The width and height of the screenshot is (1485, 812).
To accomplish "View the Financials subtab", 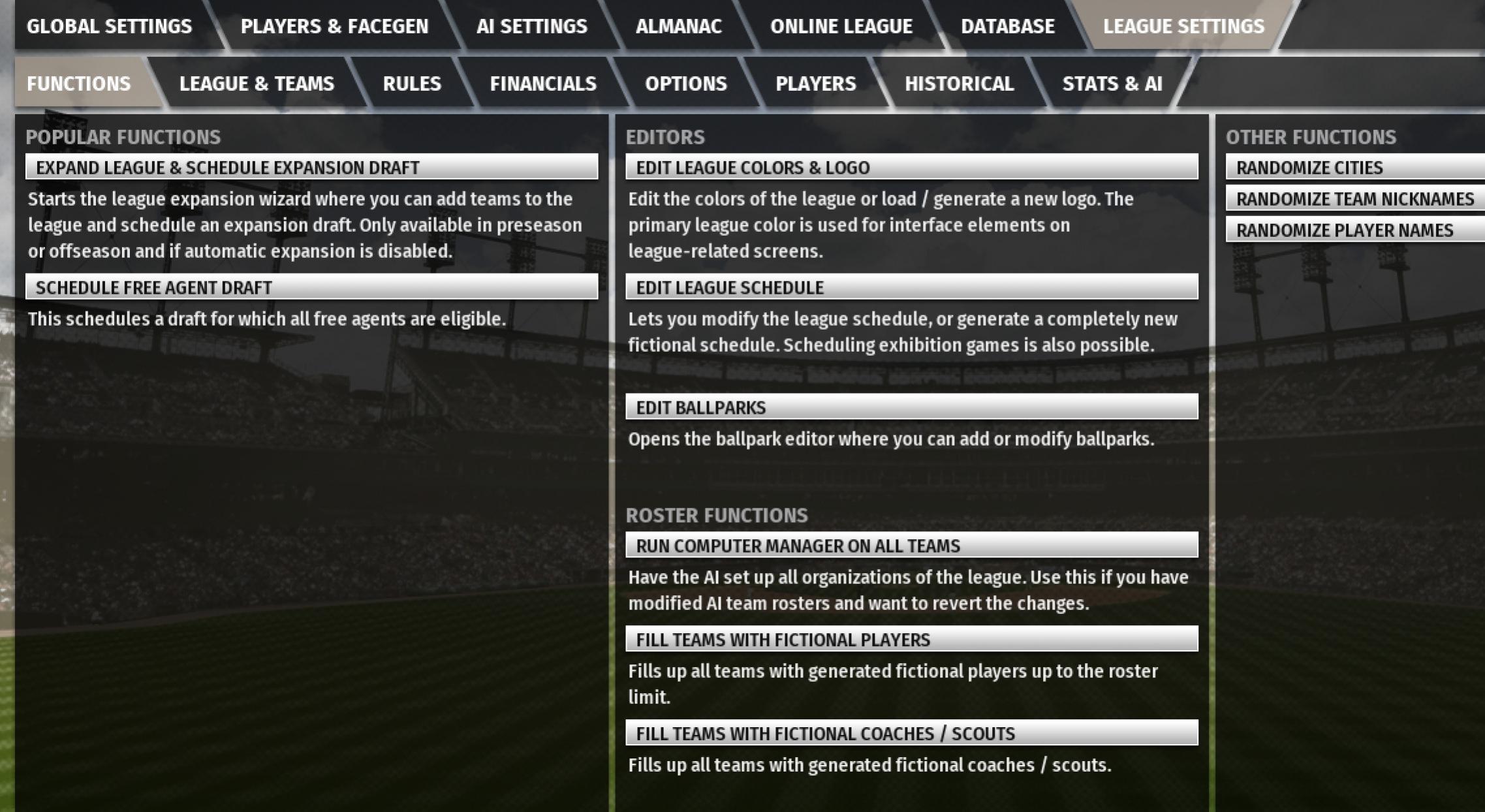I will click(543, 84).
